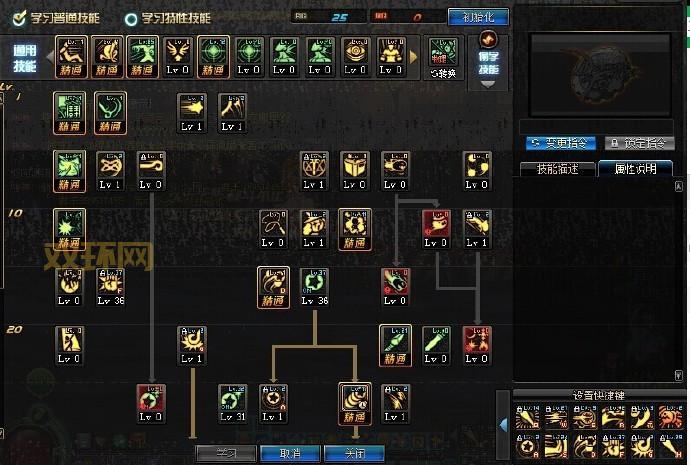Click the 转换 skill swap icon
Viewport: 690px width, 465px height.
coord(443,56)
